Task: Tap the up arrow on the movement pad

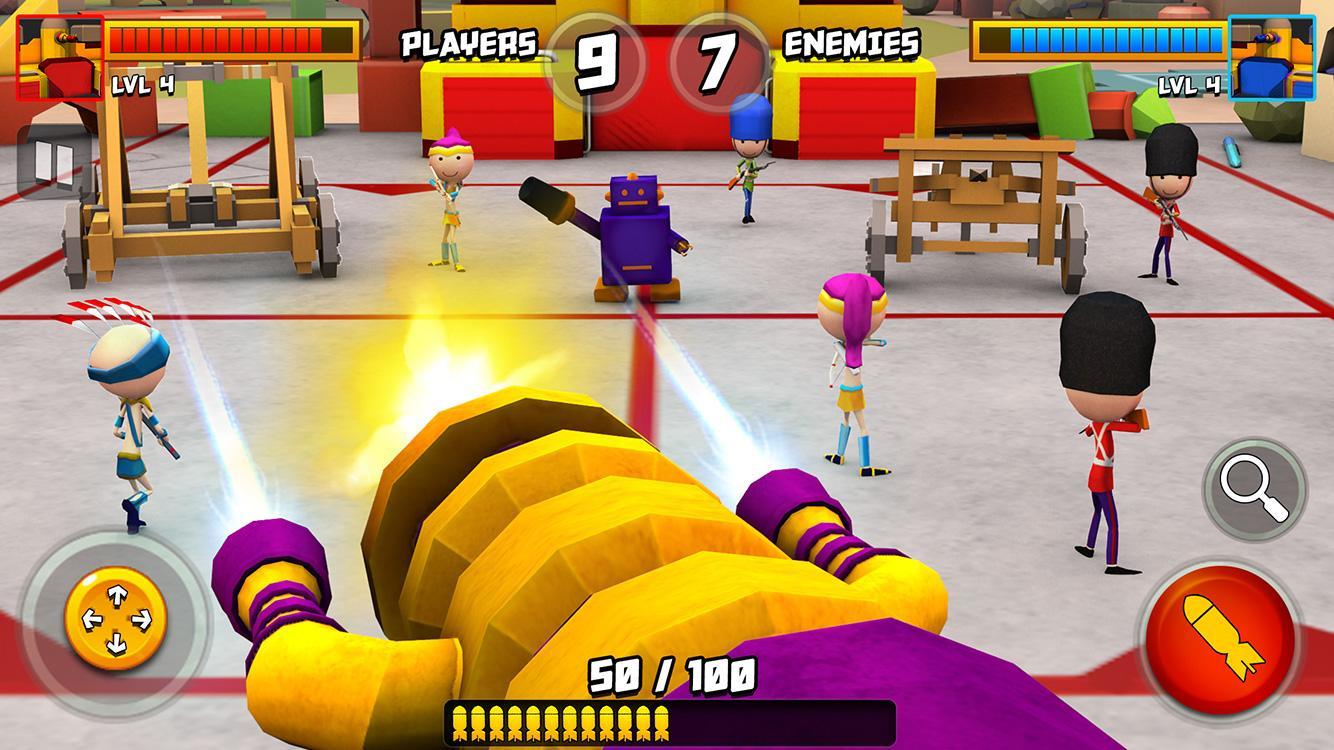Action: [118, 593]
